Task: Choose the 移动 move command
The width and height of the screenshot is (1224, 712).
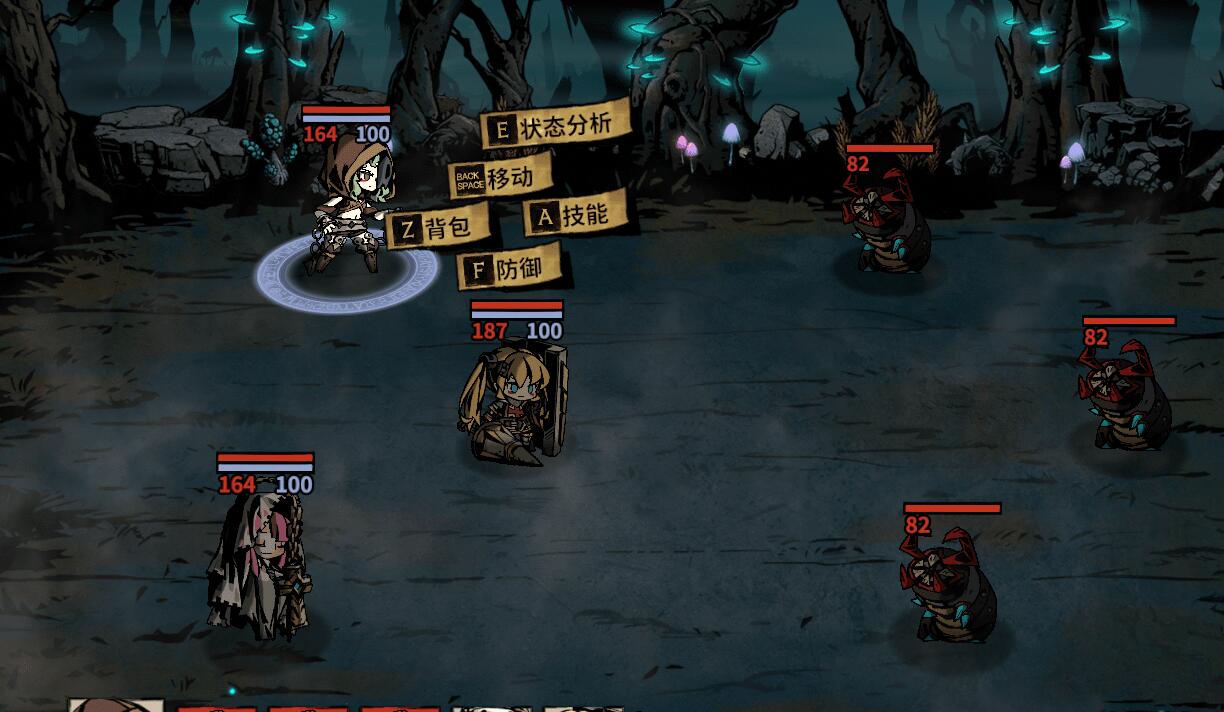Action: click(x=500, y=178)
